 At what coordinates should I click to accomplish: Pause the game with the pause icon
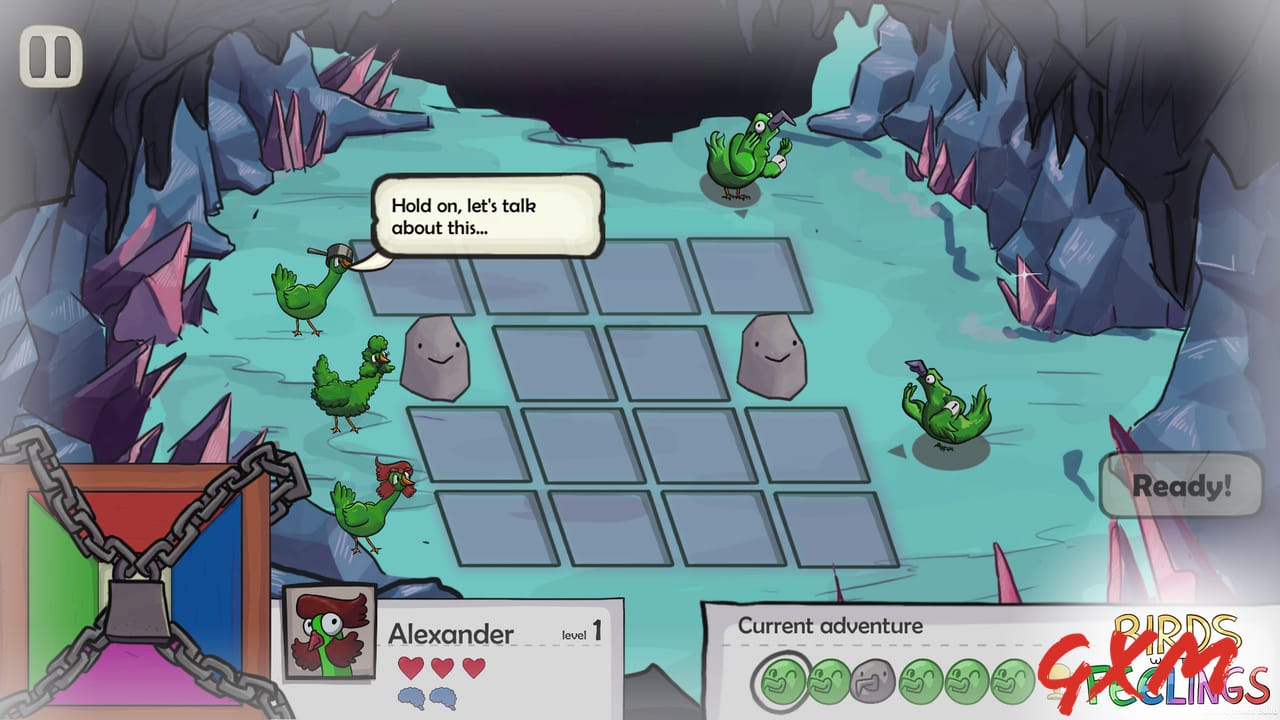click(x=49, y=58)
